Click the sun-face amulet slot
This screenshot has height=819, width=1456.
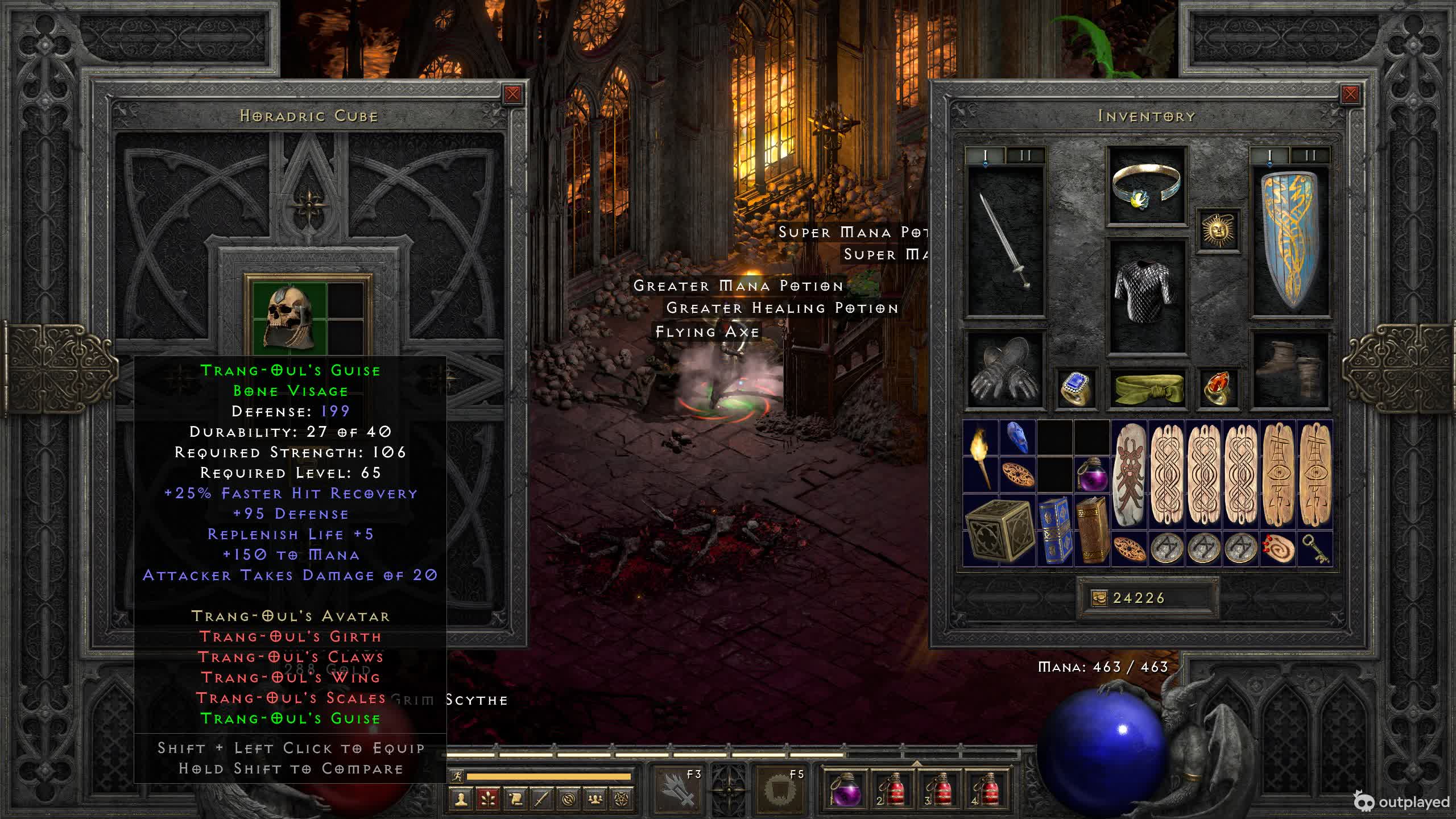(x=1218, y=230)
